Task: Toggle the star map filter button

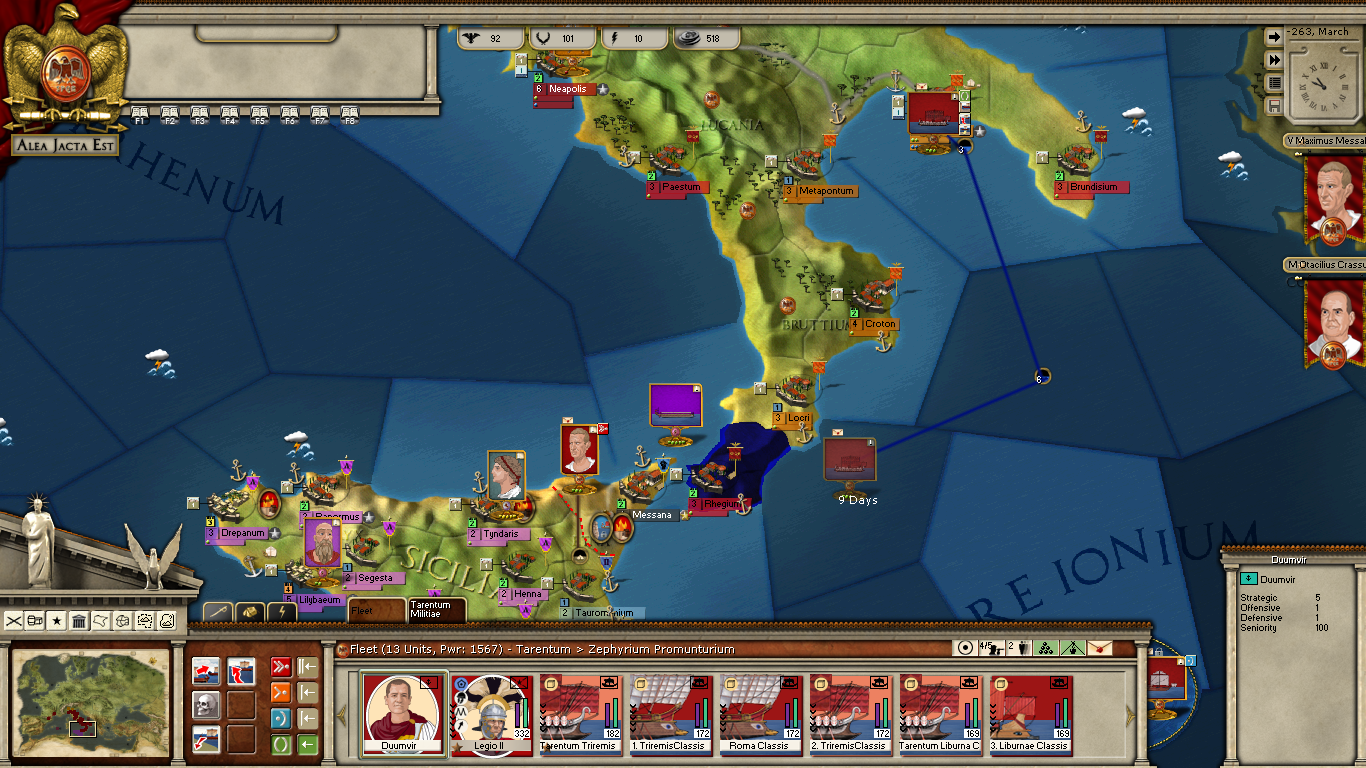Action: (57, 621)
